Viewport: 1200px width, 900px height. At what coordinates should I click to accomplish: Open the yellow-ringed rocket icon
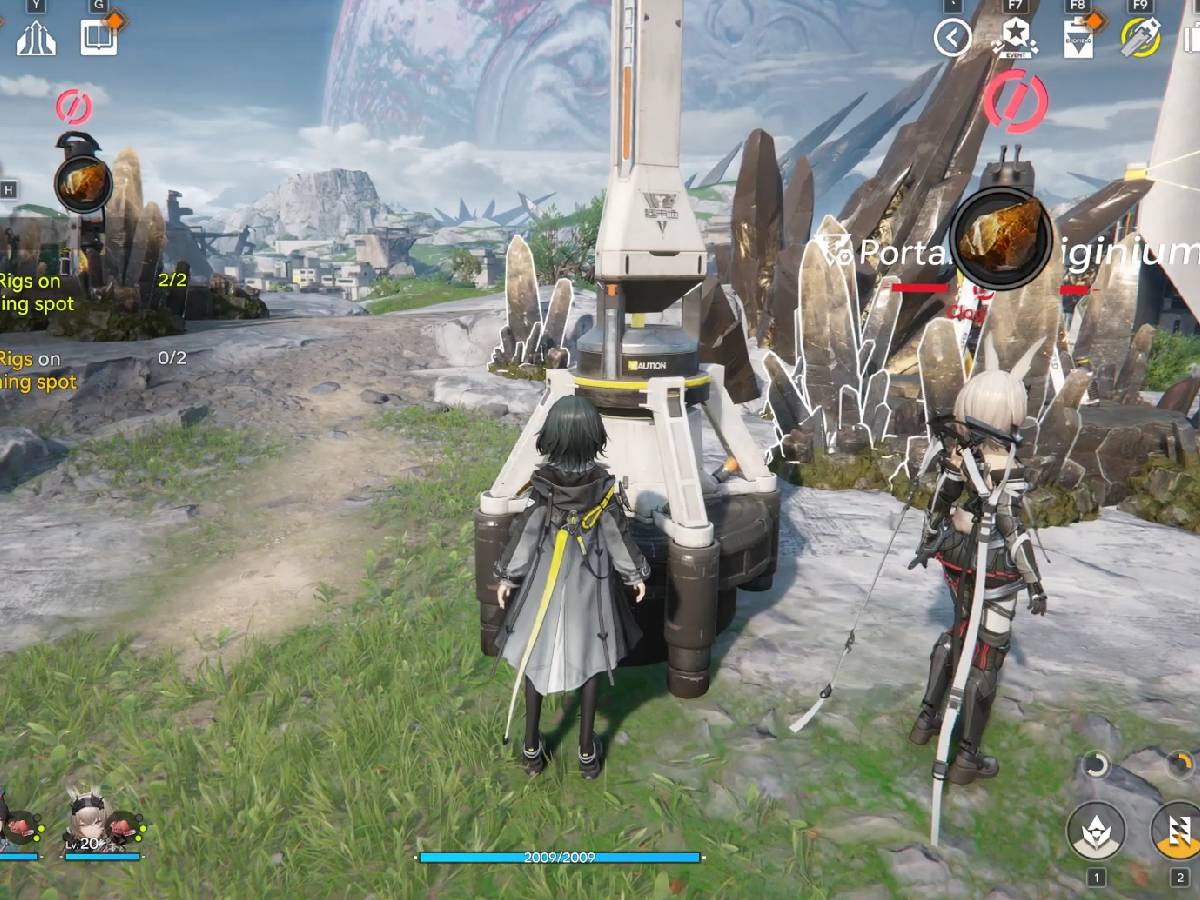click(x=1140, y=38)
